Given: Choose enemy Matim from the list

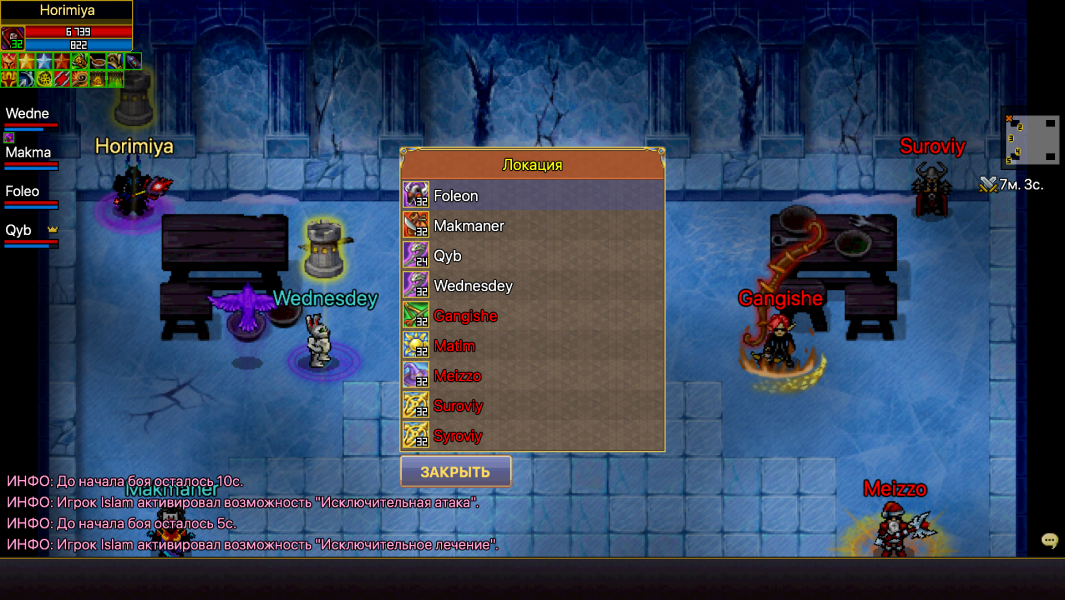Looking at the screenshot, I should (x=532, y=346).
